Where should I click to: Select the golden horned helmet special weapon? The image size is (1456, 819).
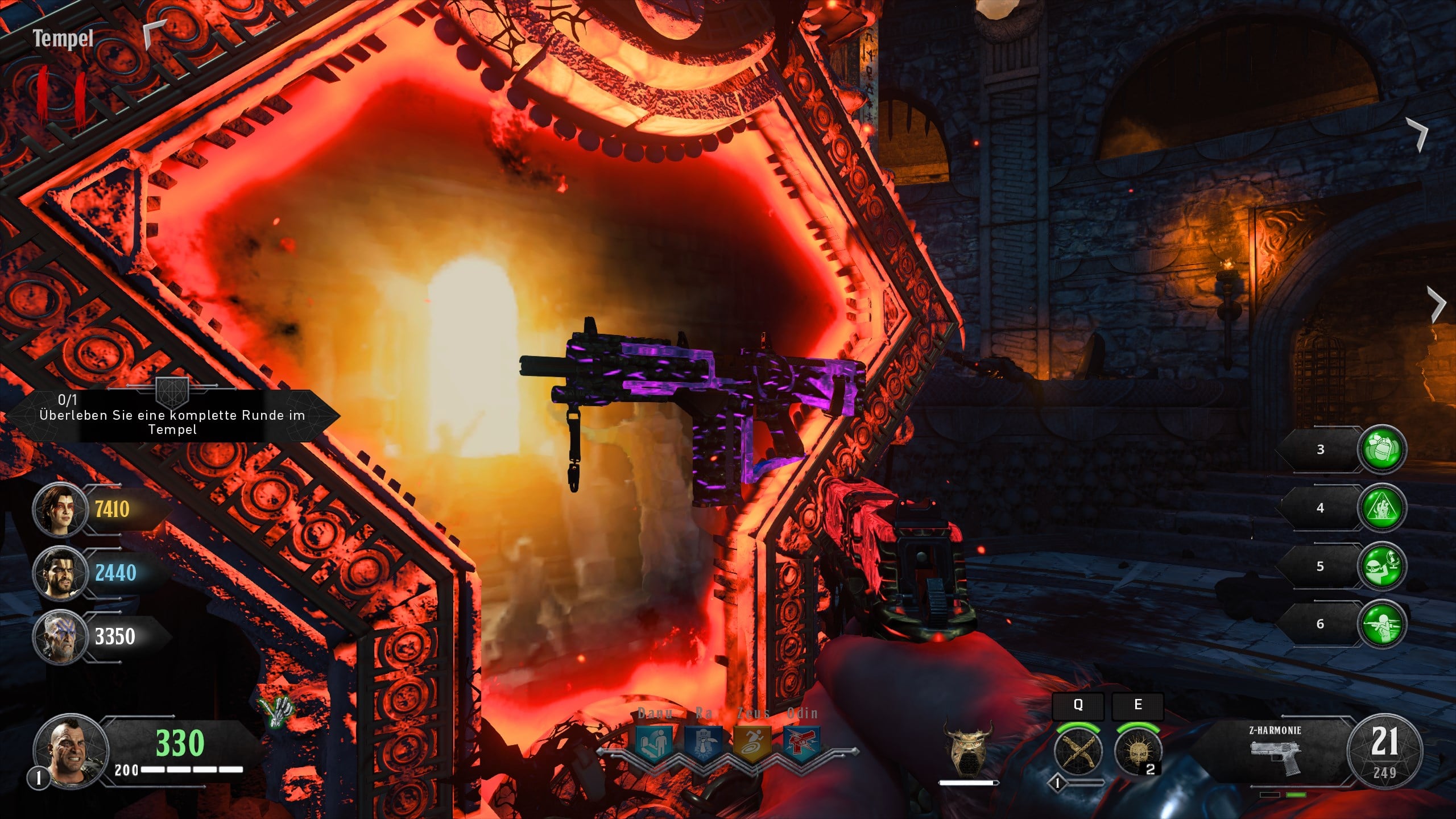967,748
